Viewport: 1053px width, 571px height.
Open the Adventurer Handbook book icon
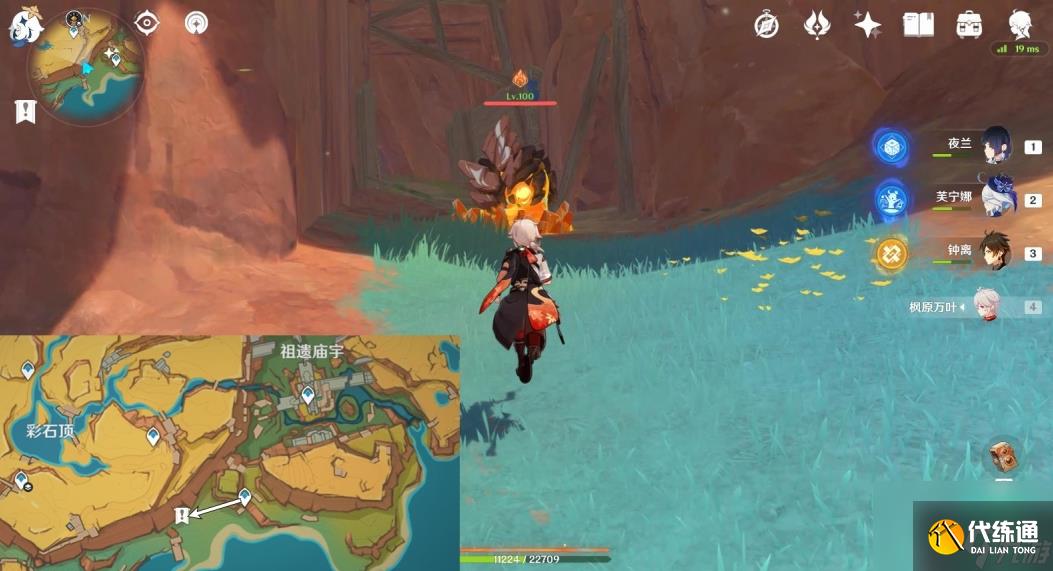(918, 25)
